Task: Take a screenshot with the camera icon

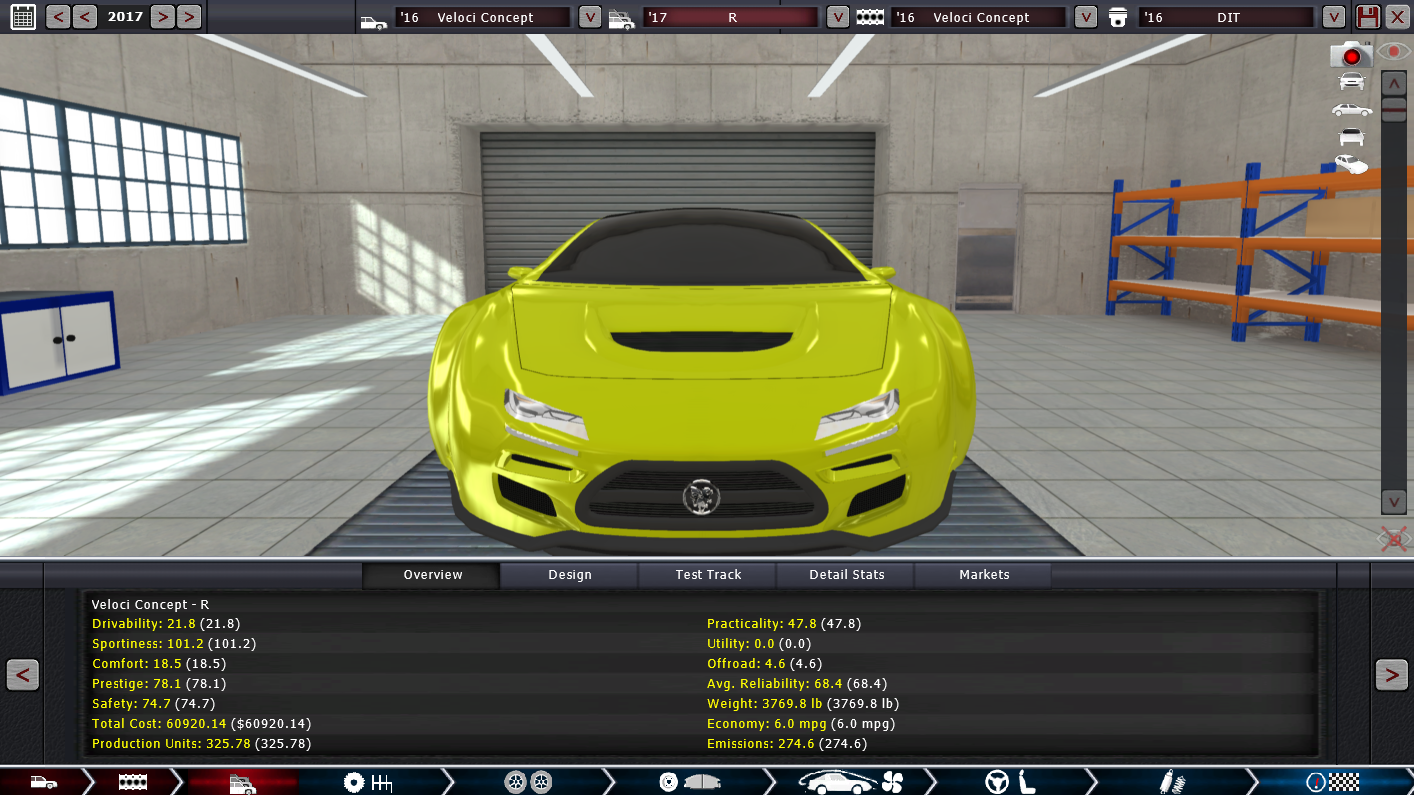Action: click(x=1350, y=55)
